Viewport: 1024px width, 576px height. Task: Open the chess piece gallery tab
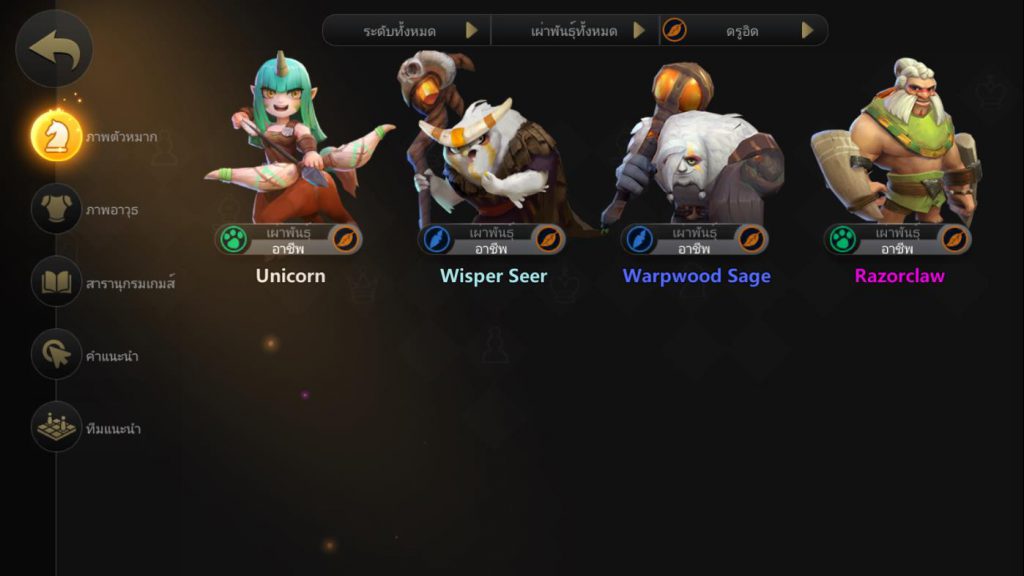pyautogui.click(x=56, y=136)
